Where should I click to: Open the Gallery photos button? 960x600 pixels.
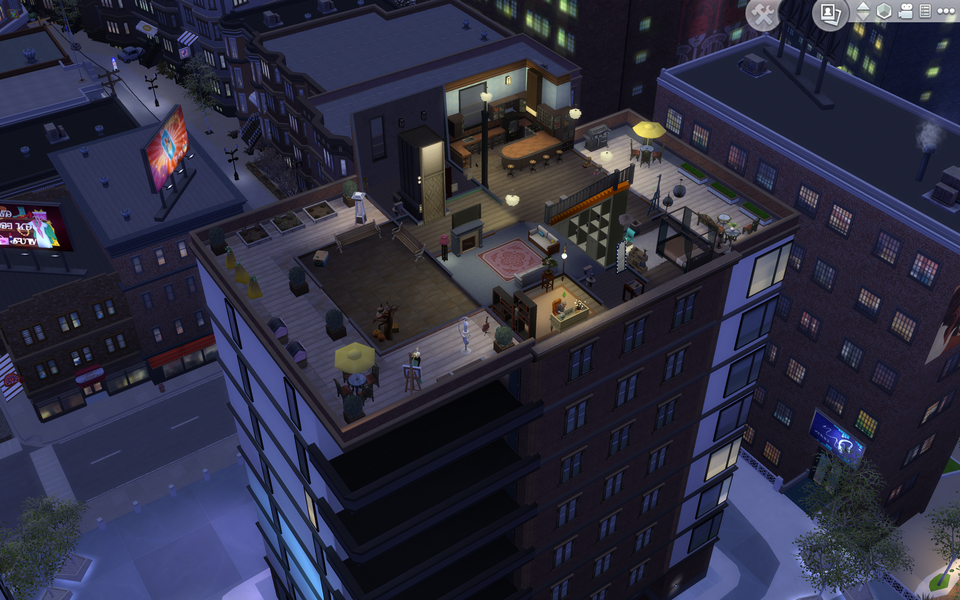pyautogui.click(x=829, y=13)
